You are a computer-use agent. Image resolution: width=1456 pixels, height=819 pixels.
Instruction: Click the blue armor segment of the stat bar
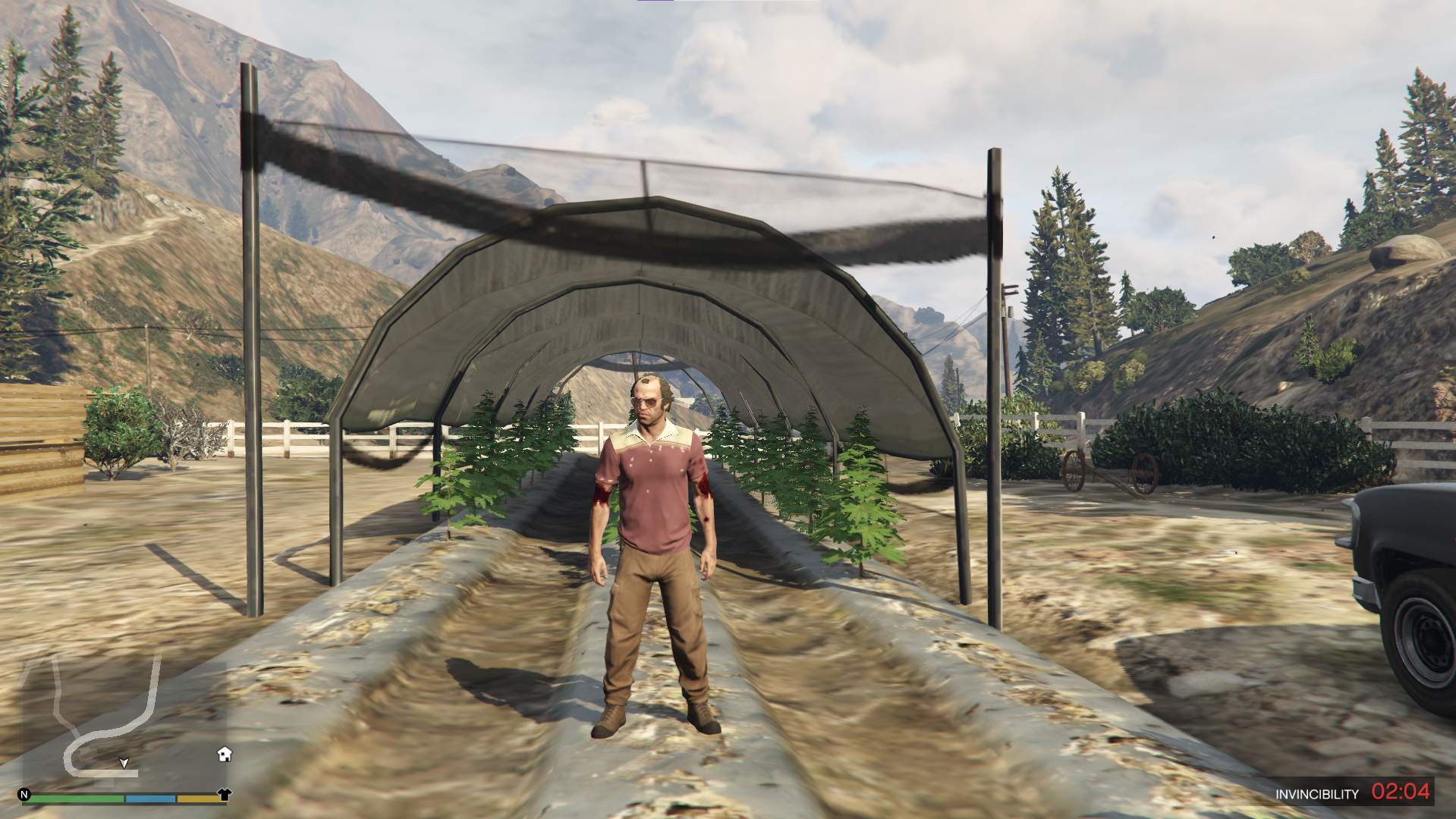pos(150,799)
